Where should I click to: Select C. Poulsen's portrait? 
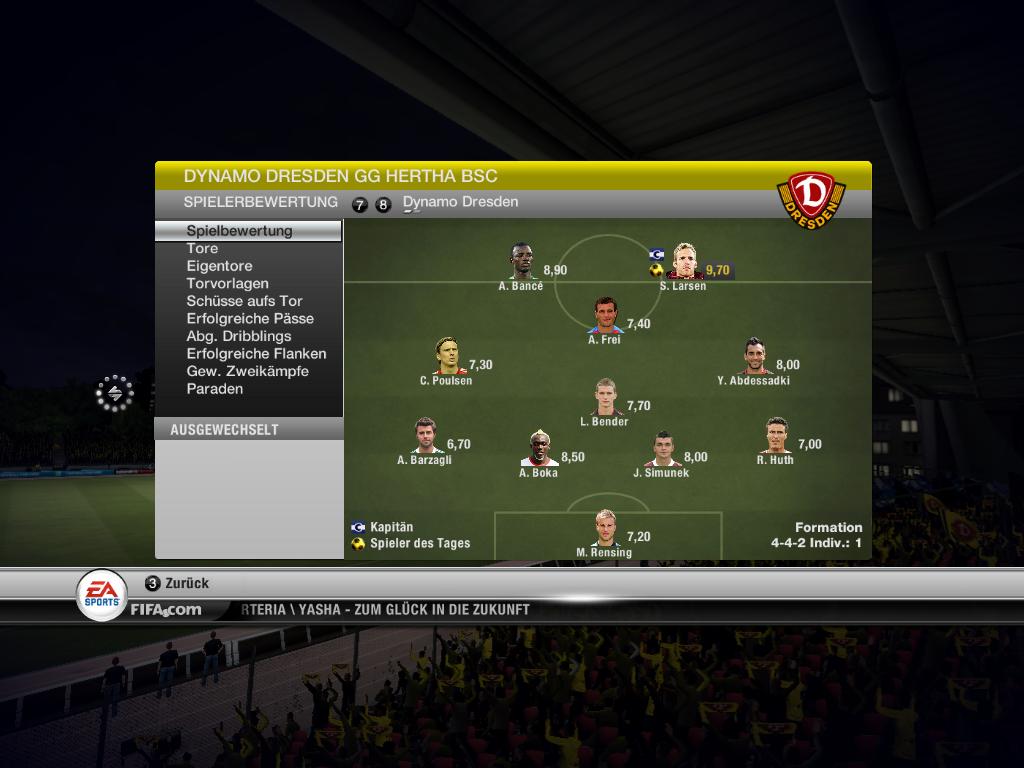446,356
